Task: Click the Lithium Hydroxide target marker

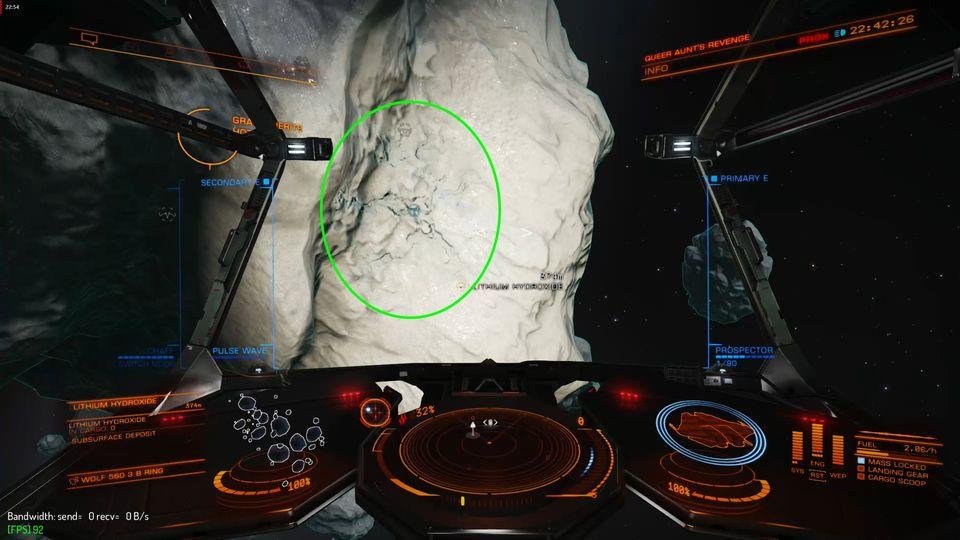Action: point(460,286)
